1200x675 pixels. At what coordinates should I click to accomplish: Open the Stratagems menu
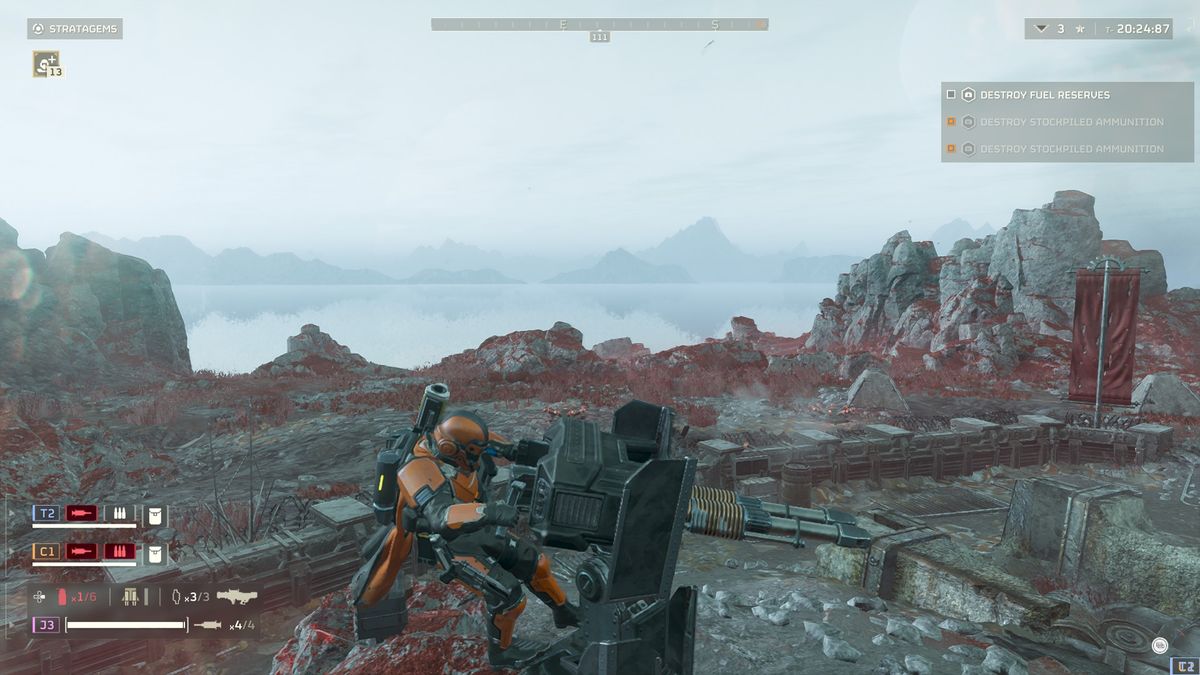point(75,29)
